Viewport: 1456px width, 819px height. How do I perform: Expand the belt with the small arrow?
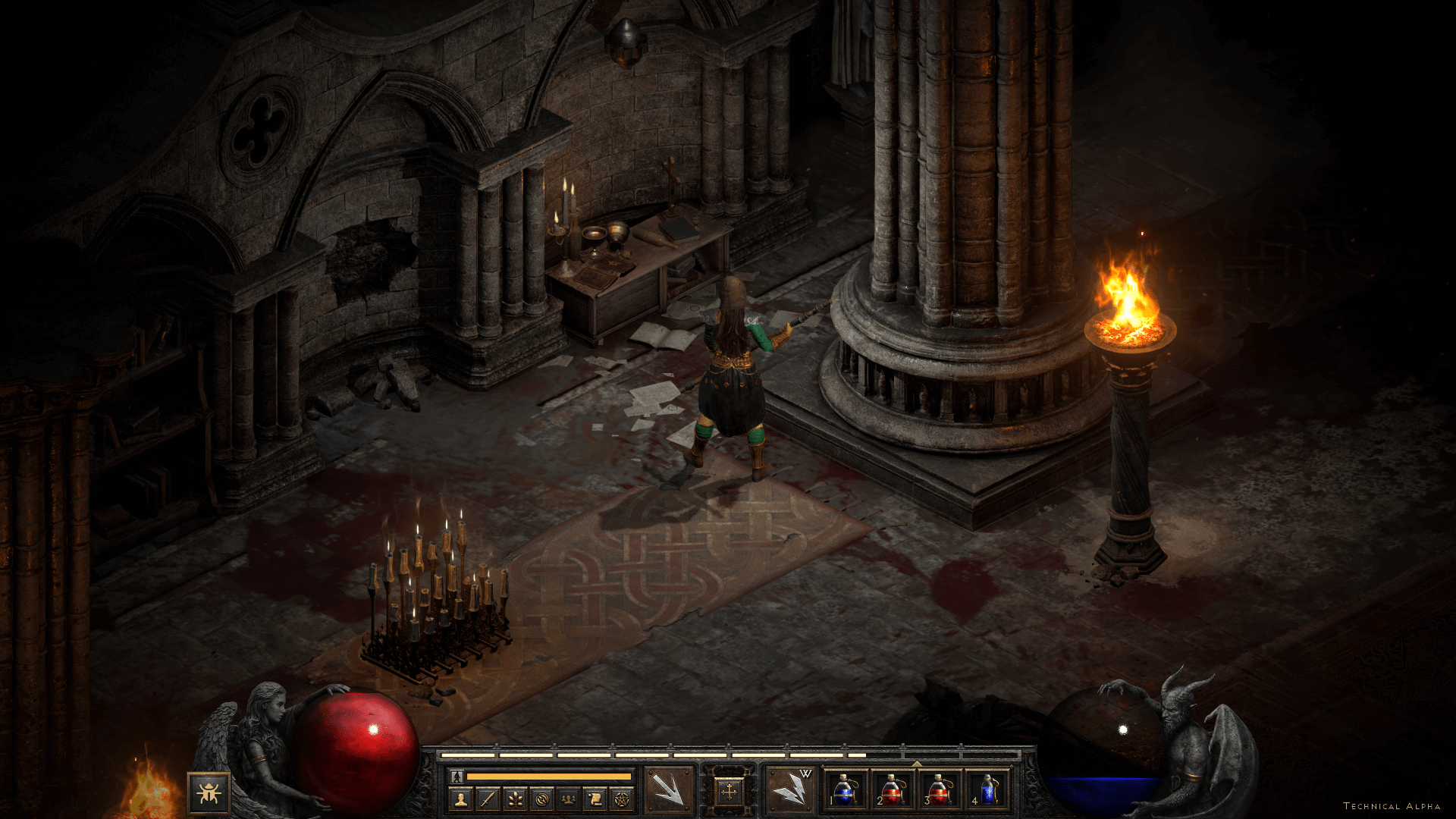(x=916, y=764)
